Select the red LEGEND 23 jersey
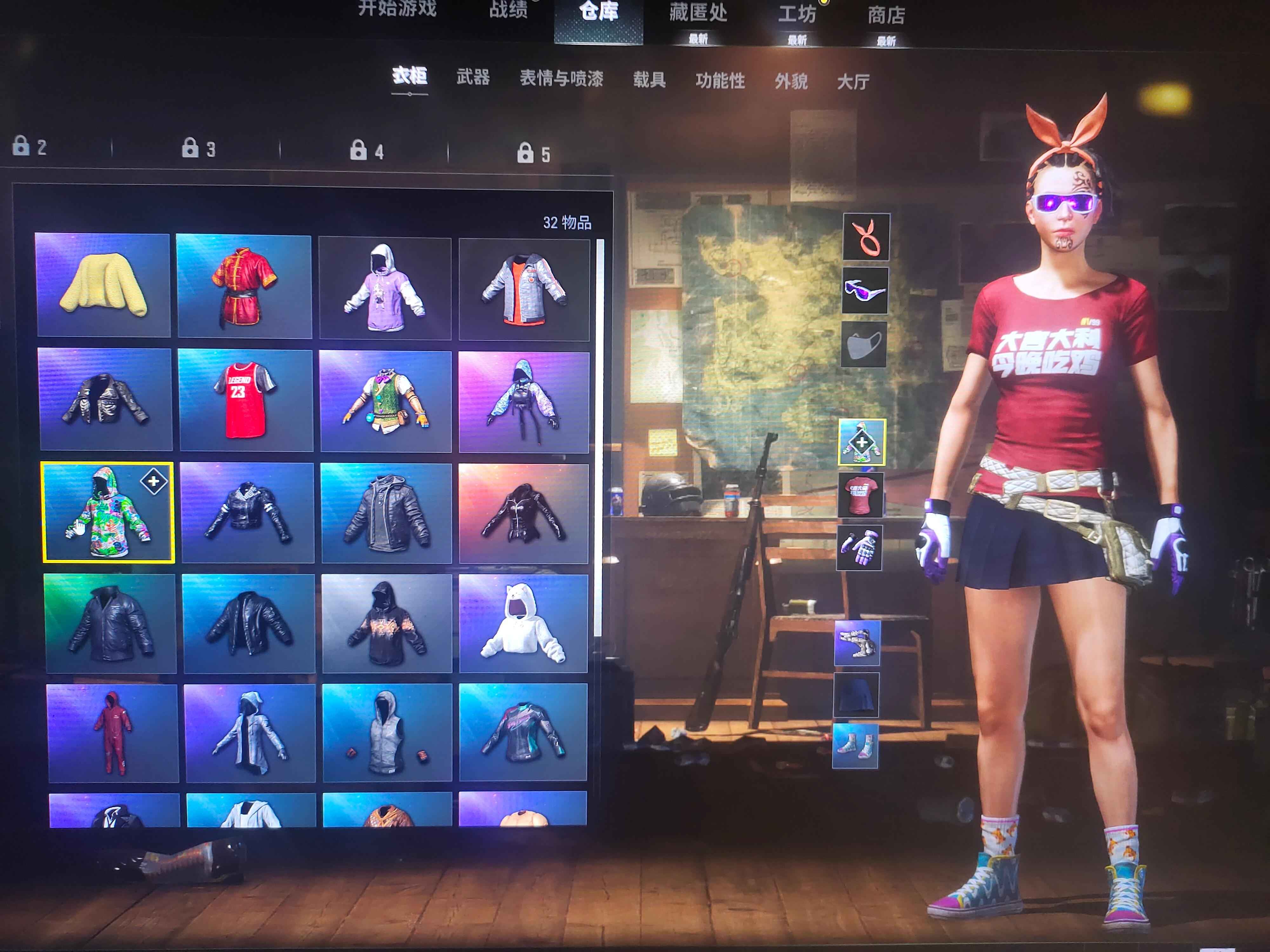The image size is (1270, 952). tap(245, 400)
